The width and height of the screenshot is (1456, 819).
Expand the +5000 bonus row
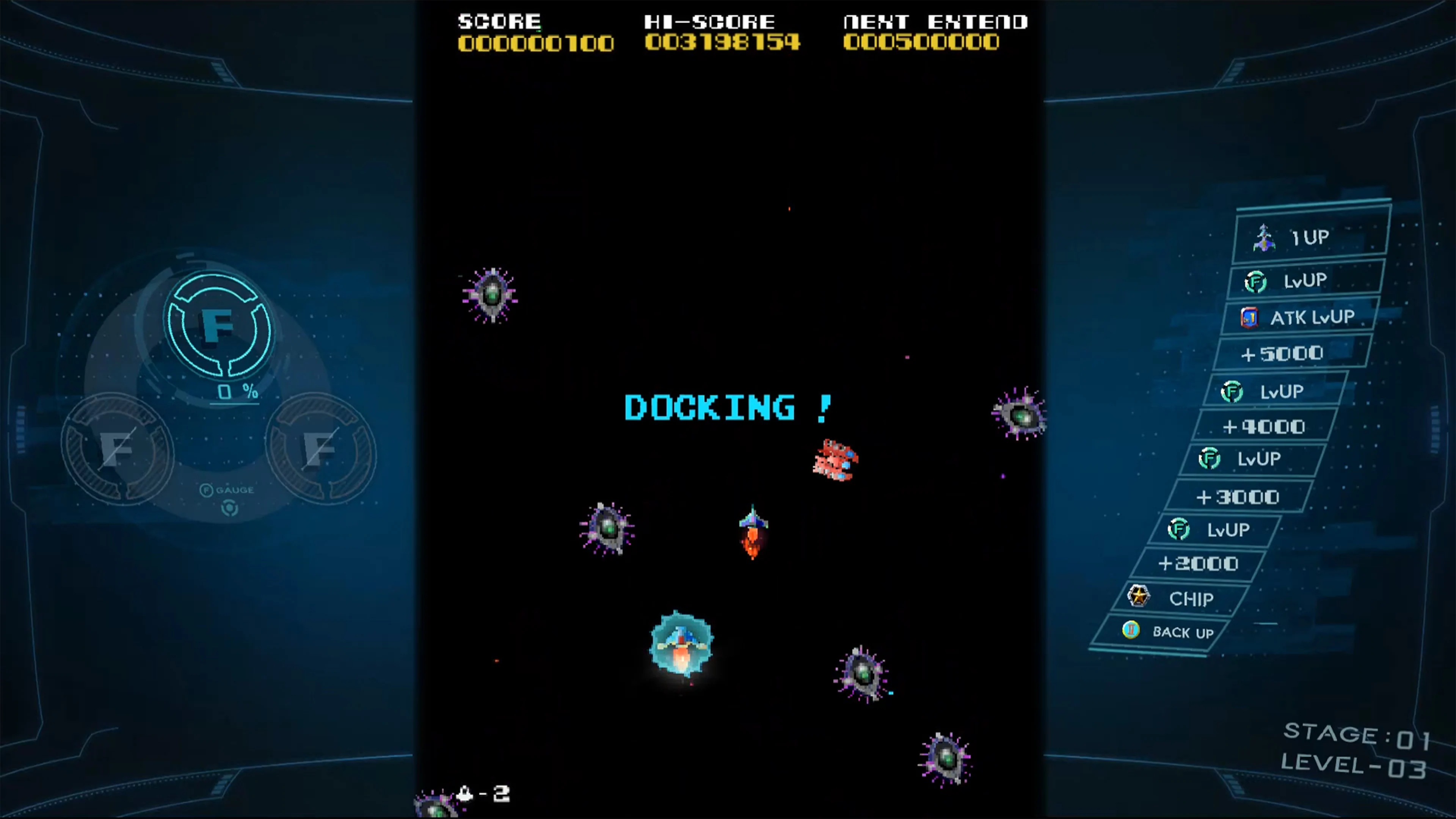coord(1283,353)
